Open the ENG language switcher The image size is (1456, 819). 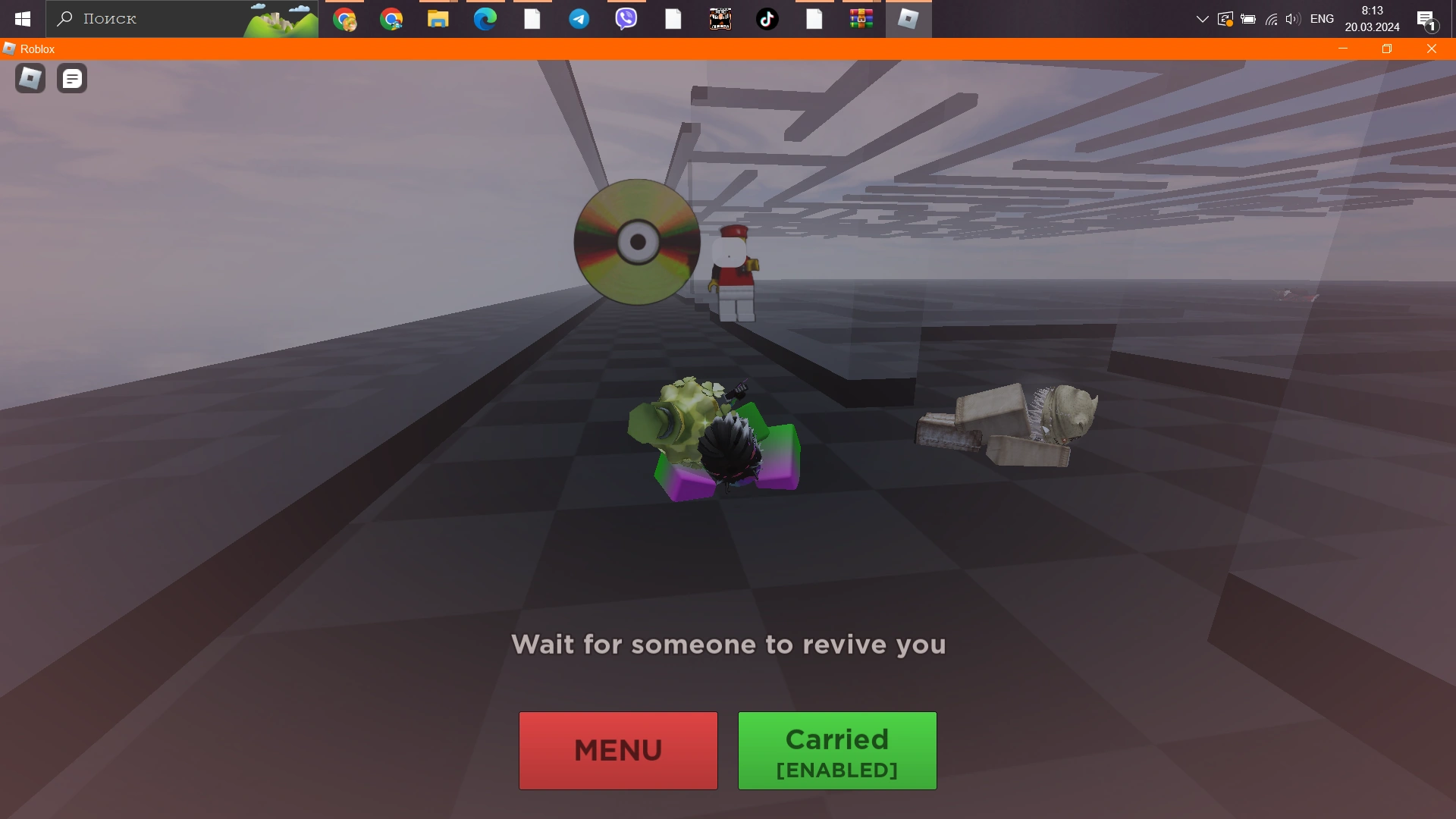pos(1321,19)
